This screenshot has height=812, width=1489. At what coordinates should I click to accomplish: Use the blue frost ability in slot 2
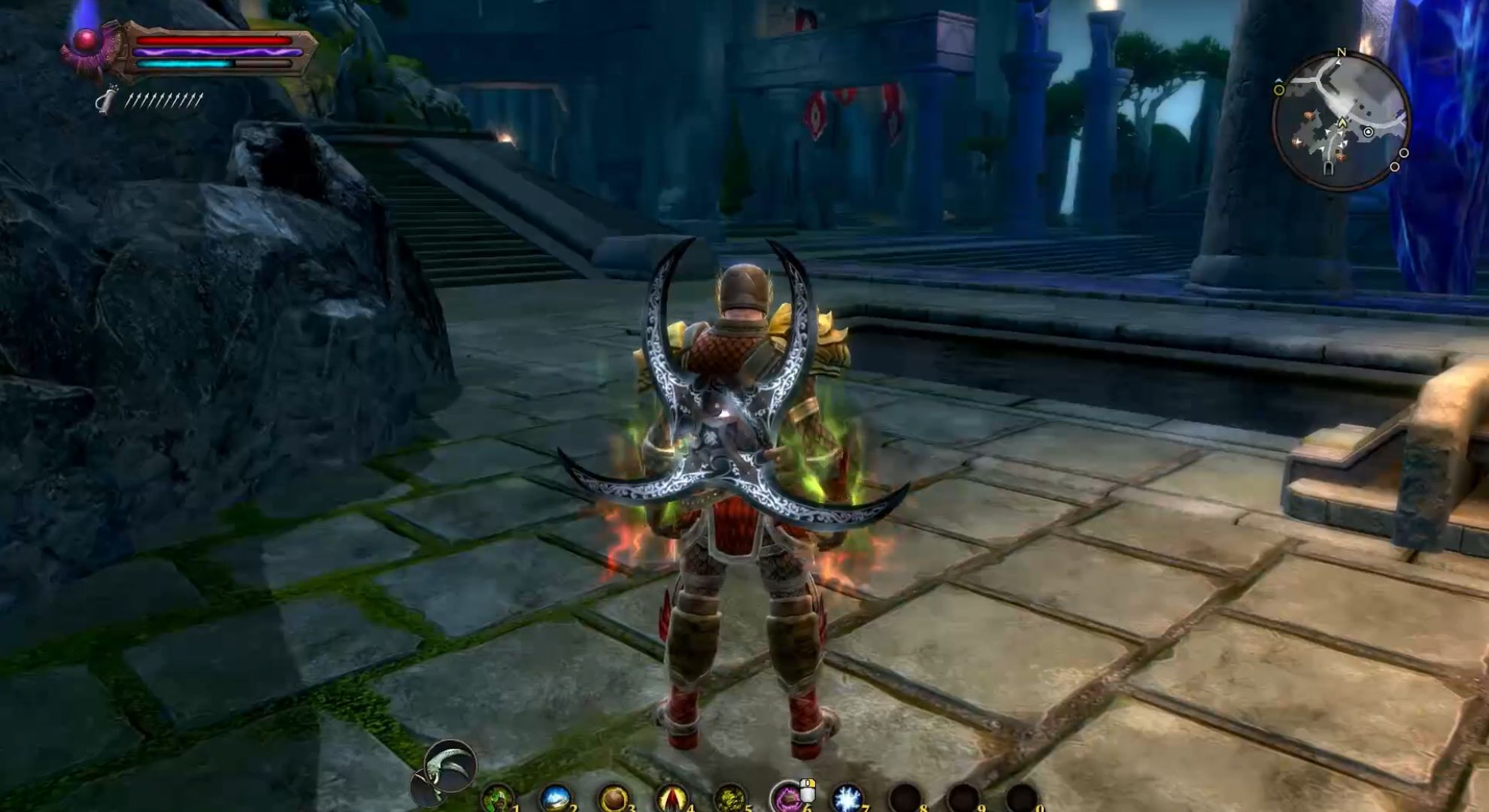click(x=556, y=798)
